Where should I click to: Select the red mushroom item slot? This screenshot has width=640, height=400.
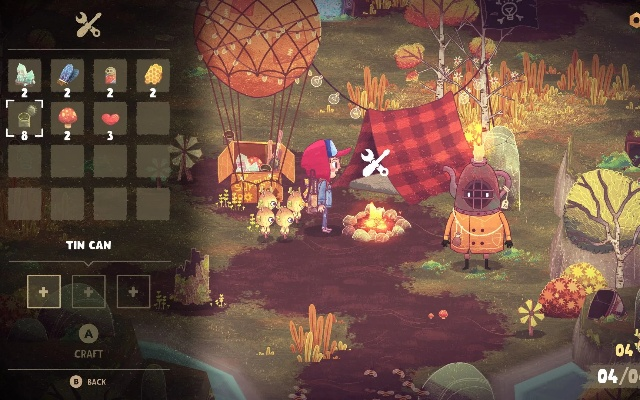pos(68,117)
